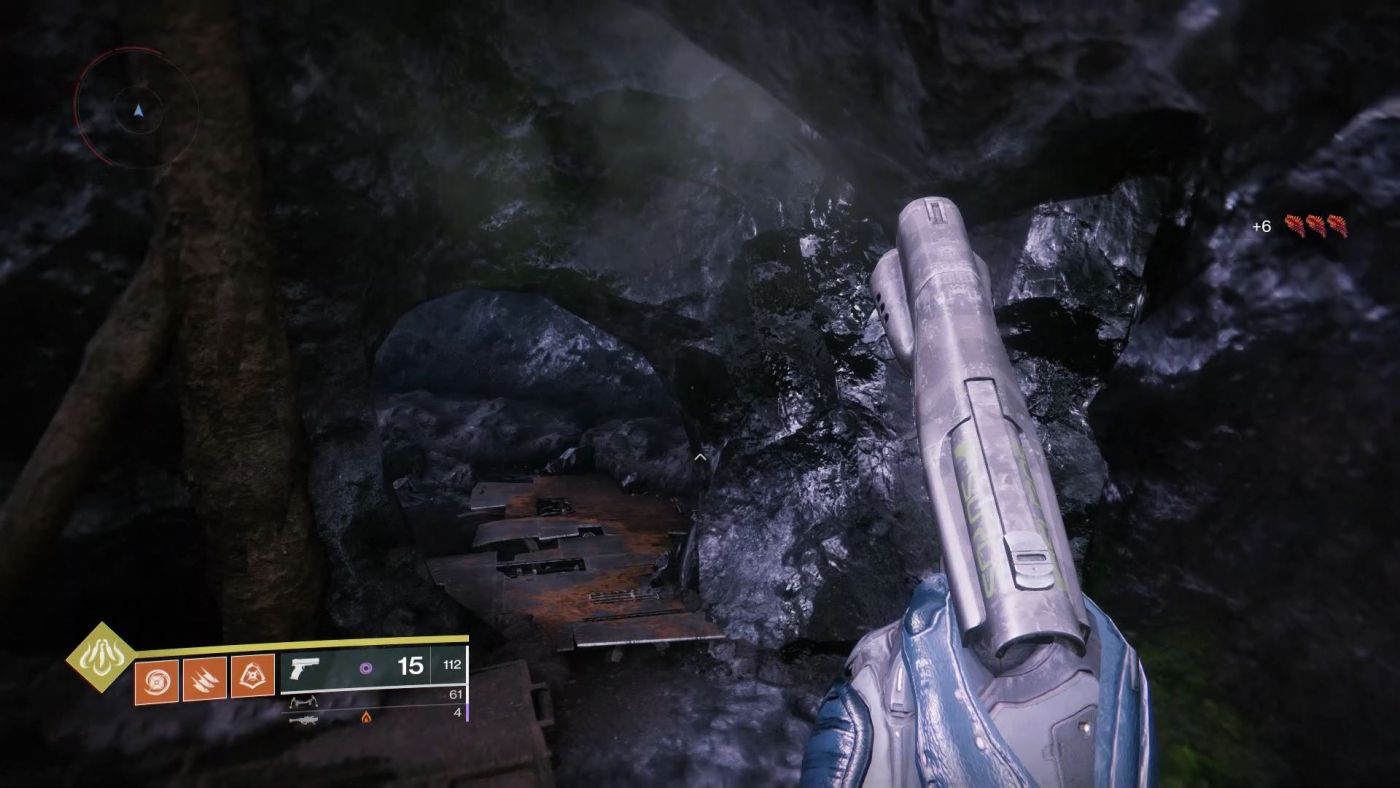Select the leftmost resource pickup icon
Image resolution: width=1400 pixels, height=788 pixels.
[x=1295, y=225]
